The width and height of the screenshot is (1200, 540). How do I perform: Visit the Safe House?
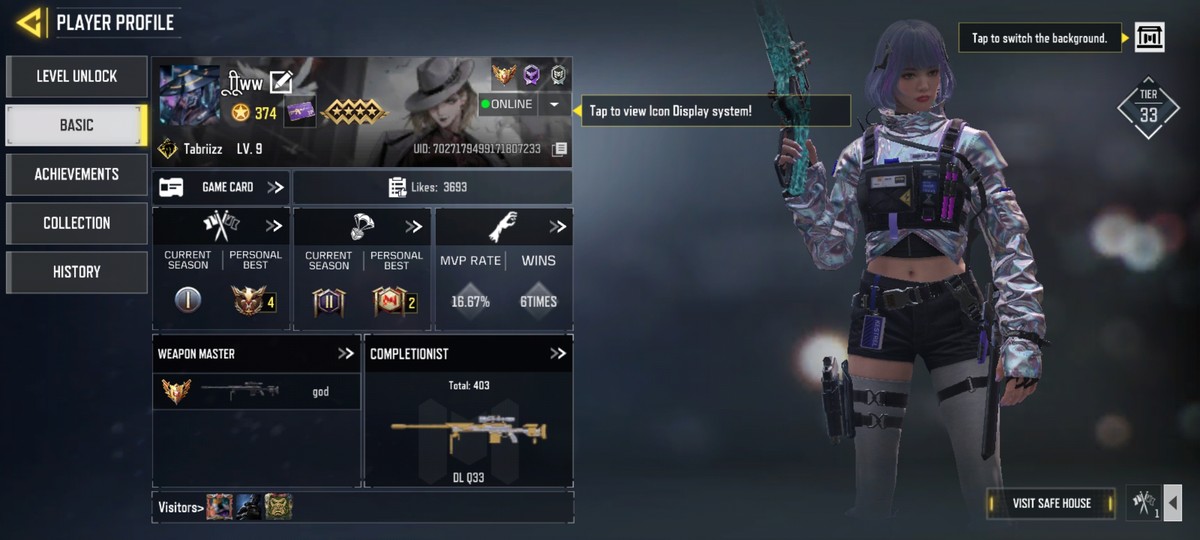click(1051, 503)
